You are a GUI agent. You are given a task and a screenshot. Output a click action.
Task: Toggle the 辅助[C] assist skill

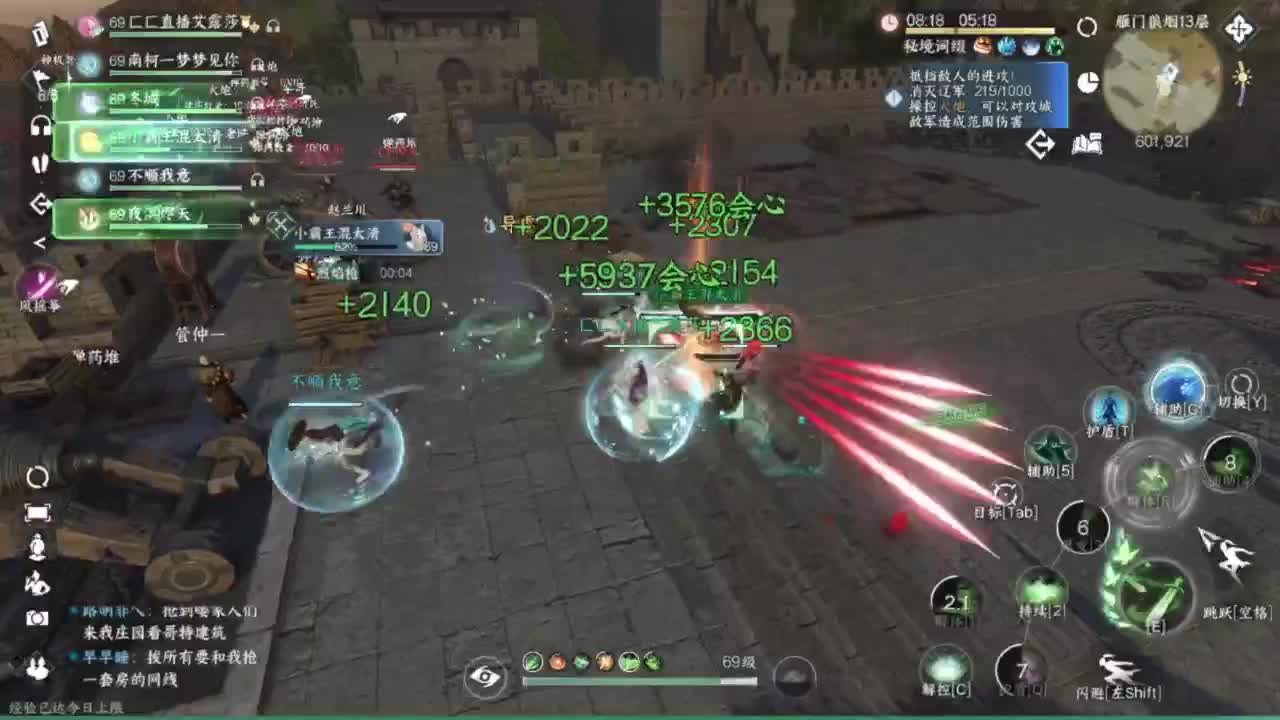click(1179, 390)
